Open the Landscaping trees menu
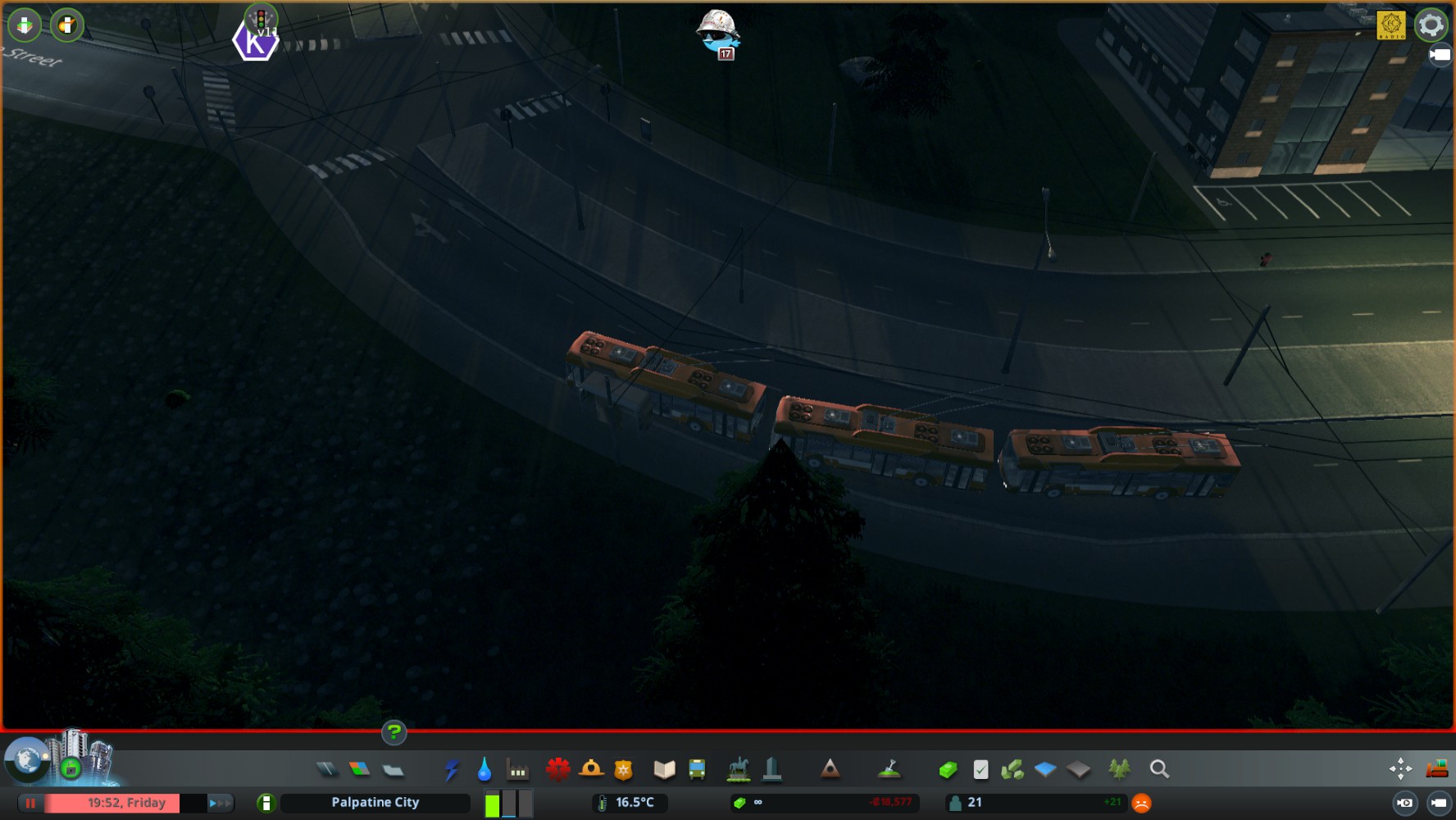This screenshot has width=1456, height=820. pyautogui.click(x=1119, y=769)
